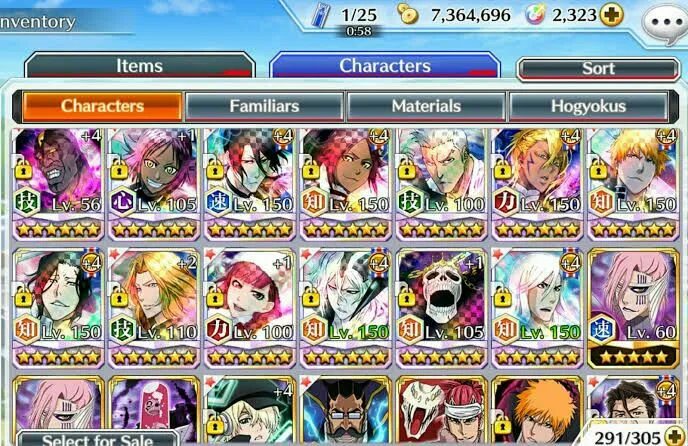Open the Sort options
688x446 pixels.
[598, 69]
